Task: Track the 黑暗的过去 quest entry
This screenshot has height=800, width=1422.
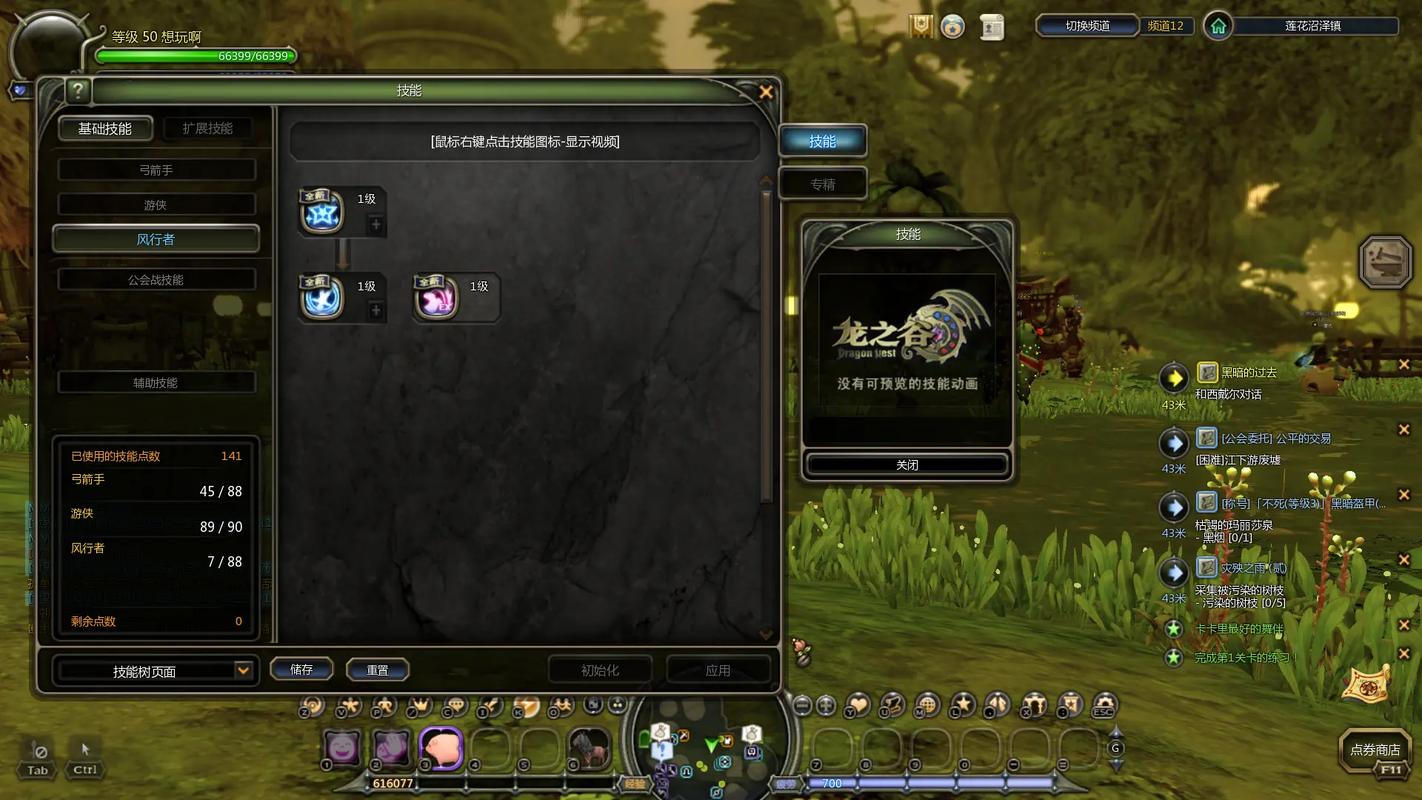Action: [x=1248, y=373]
